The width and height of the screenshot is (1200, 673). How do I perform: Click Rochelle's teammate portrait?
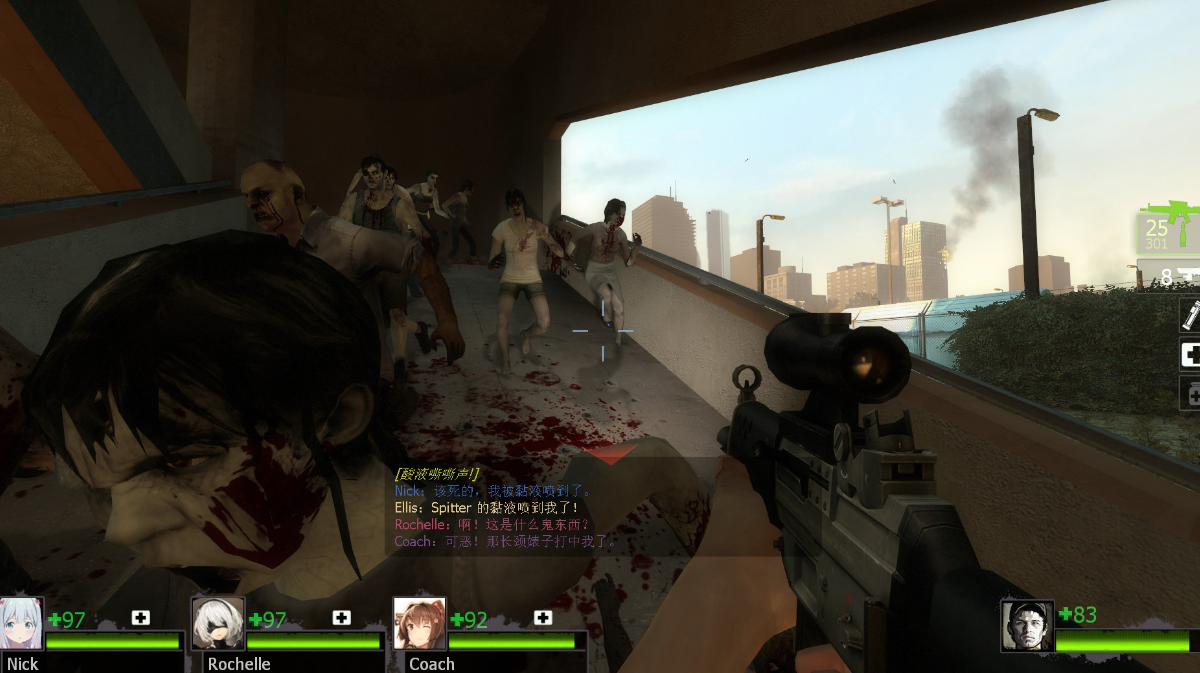pos(218,624)
